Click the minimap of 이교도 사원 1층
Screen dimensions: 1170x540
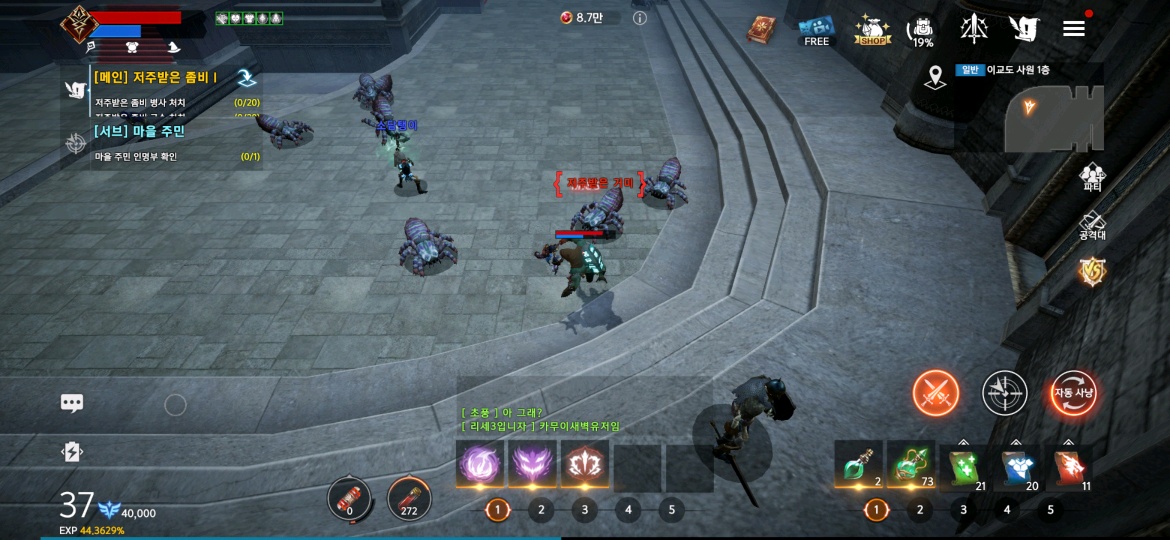coord(1054,117)
